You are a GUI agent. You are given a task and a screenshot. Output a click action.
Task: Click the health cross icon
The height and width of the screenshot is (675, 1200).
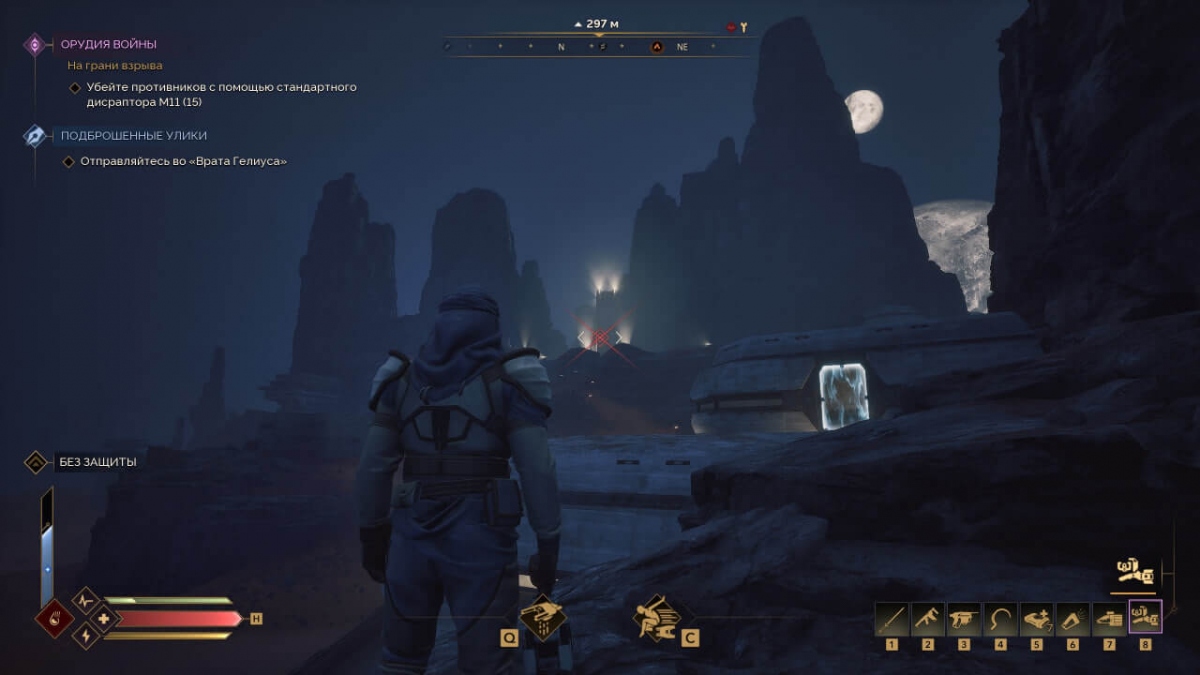[102, 618]
